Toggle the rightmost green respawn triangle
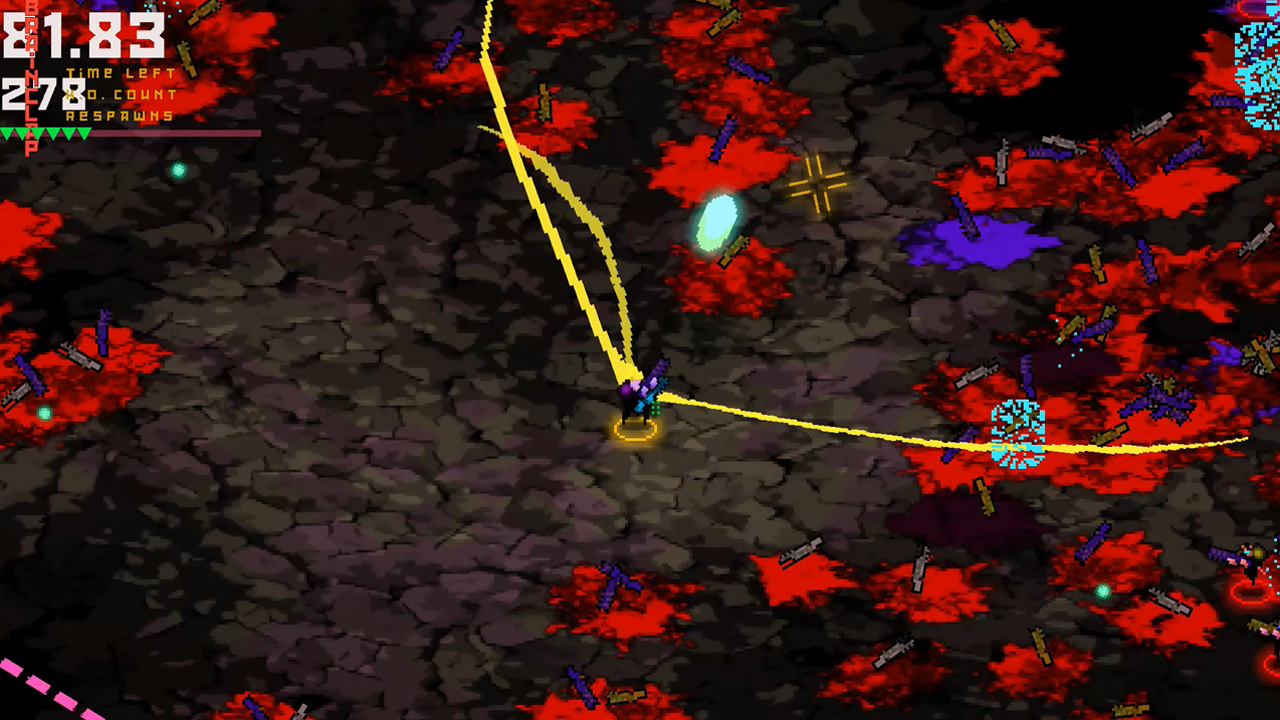 click(x=85, y=133)
